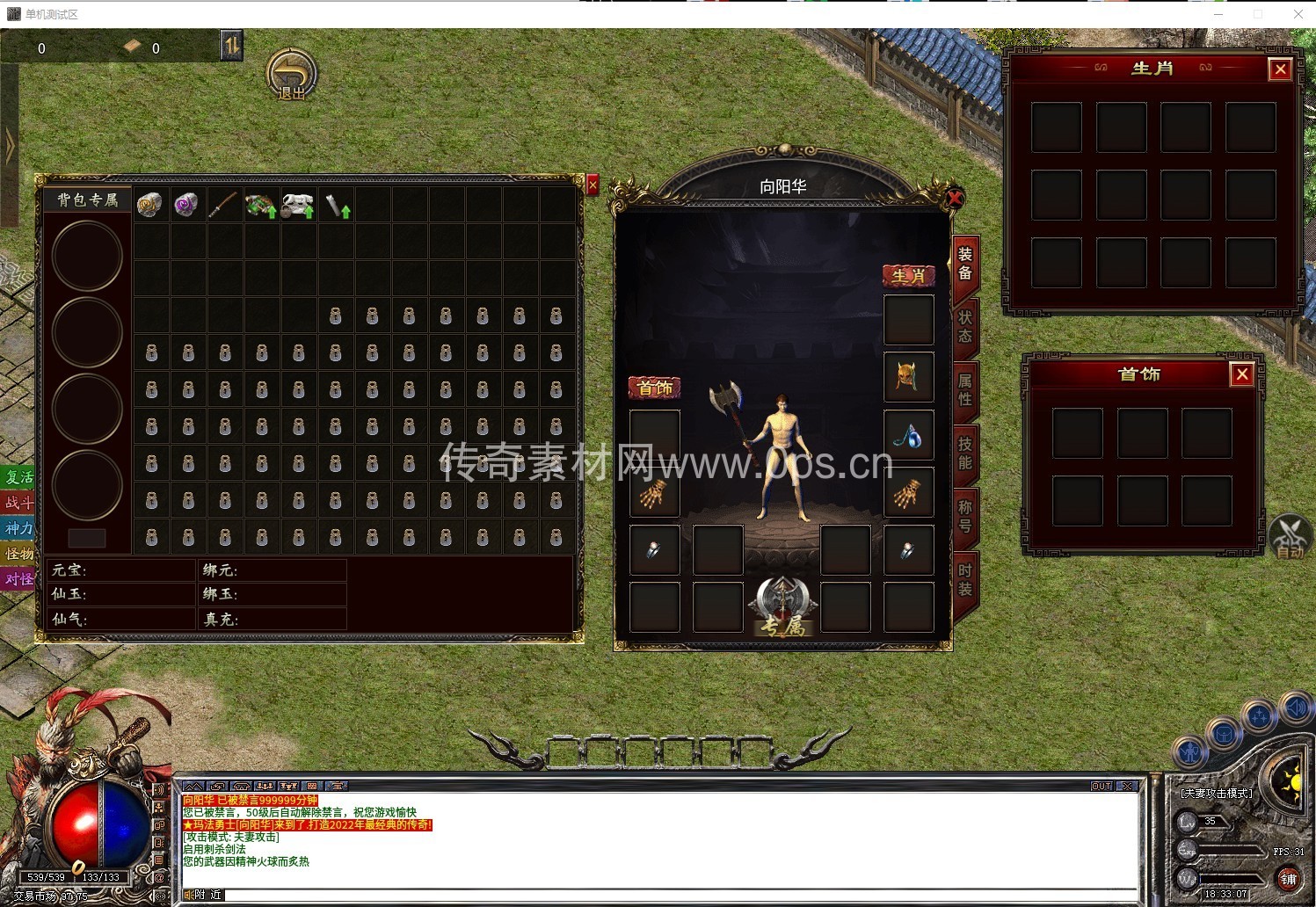The height and width of the screenshot is (907, 1316).
Task: Click the golden helmet equipment slot
Action: coord(908,376)
